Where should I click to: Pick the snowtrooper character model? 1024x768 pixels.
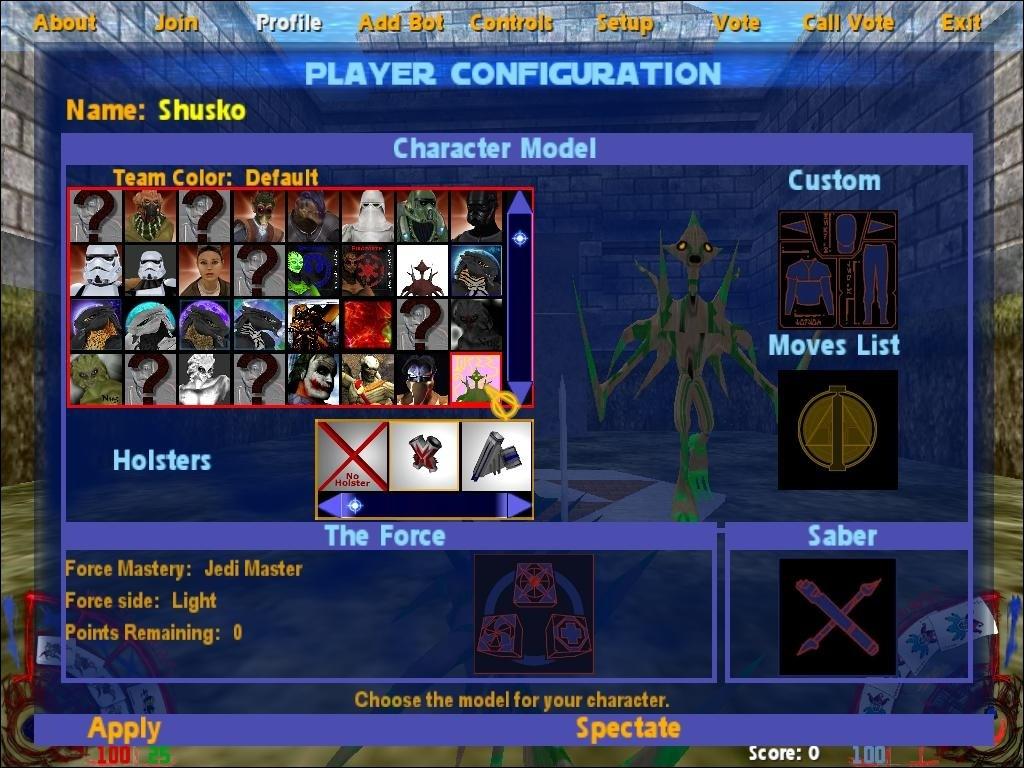point(367,216)
